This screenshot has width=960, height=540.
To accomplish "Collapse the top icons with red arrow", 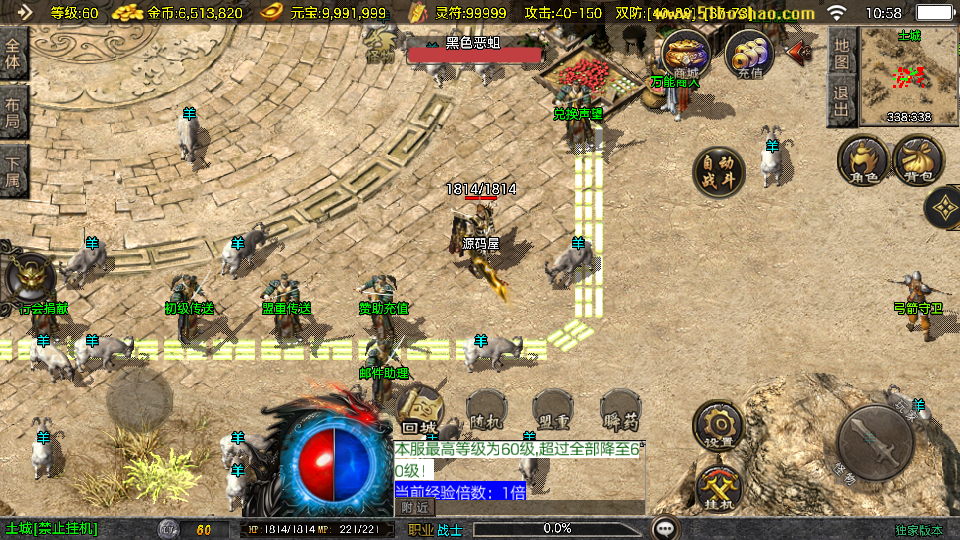I will [800, 52].
